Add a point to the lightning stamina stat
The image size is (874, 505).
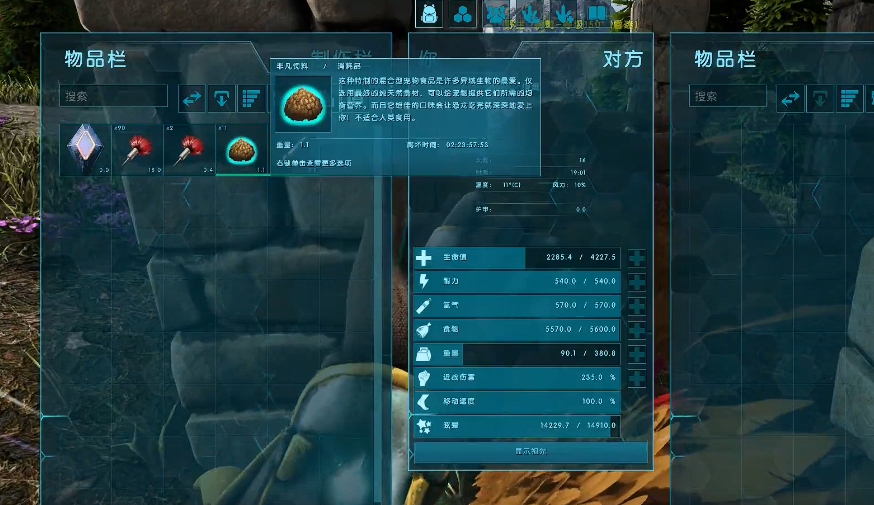636,283
